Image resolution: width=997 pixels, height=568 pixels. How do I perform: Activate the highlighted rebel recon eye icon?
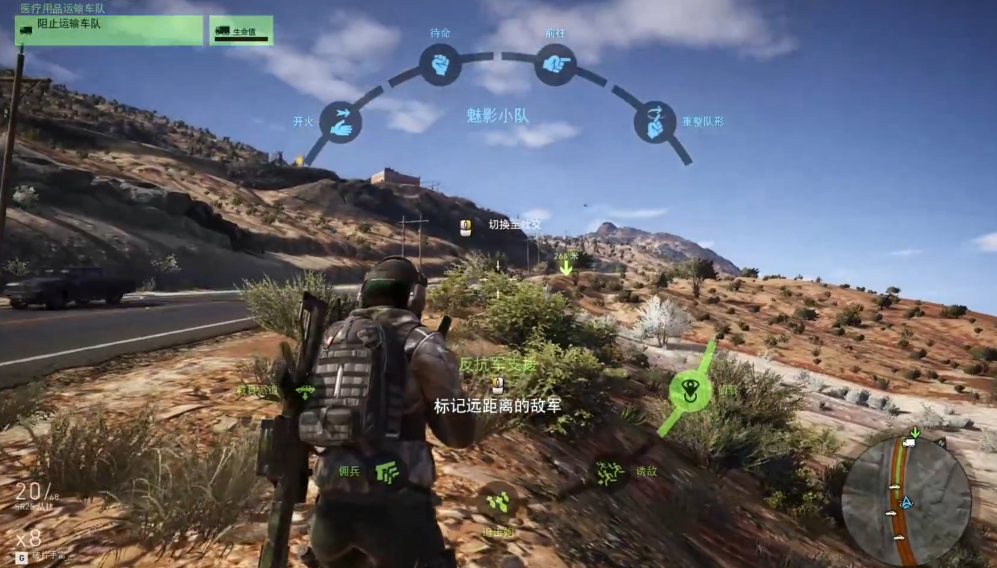689,388
